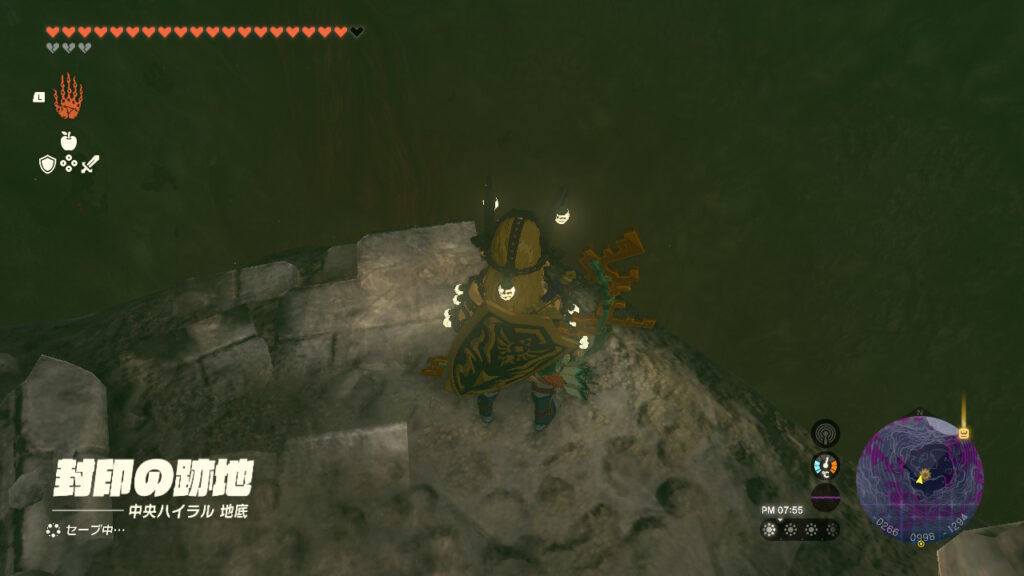Check the temperature gauge icon
This screenshot has height=576, width=1024.
(x=825, y=465)
